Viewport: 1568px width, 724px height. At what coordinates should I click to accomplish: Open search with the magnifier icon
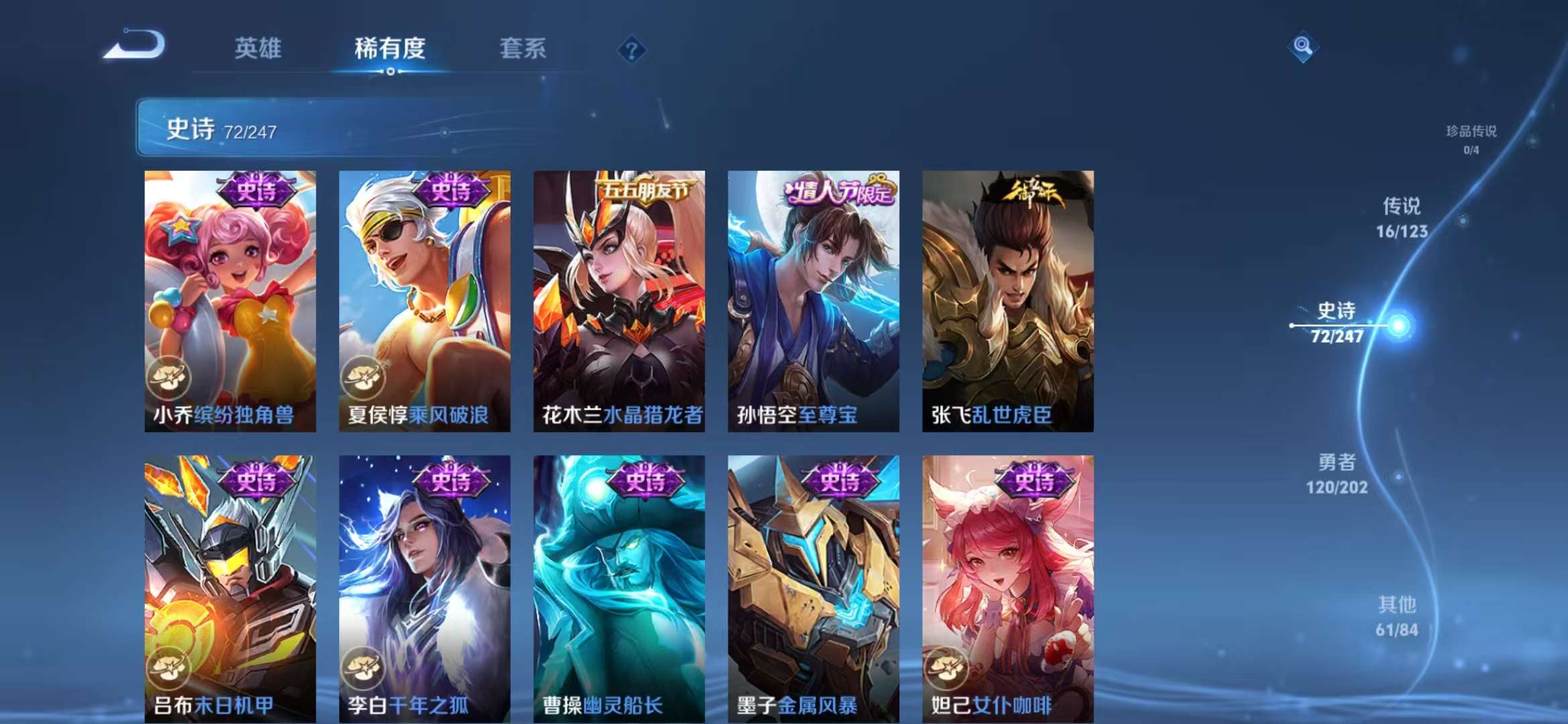[1303, 47]
